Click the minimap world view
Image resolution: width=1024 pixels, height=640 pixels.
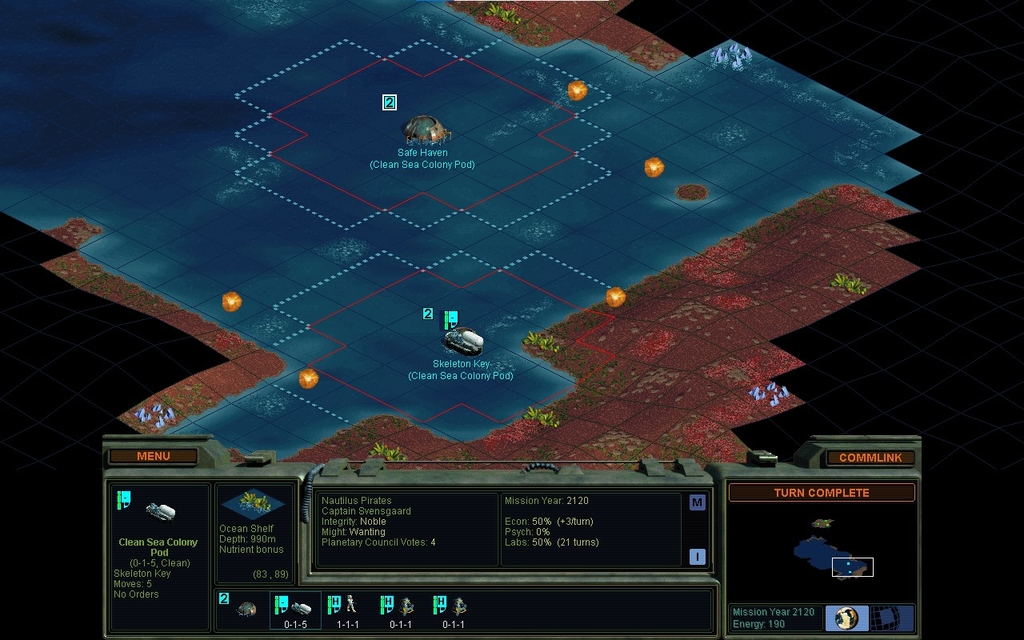tap(820, 551)
